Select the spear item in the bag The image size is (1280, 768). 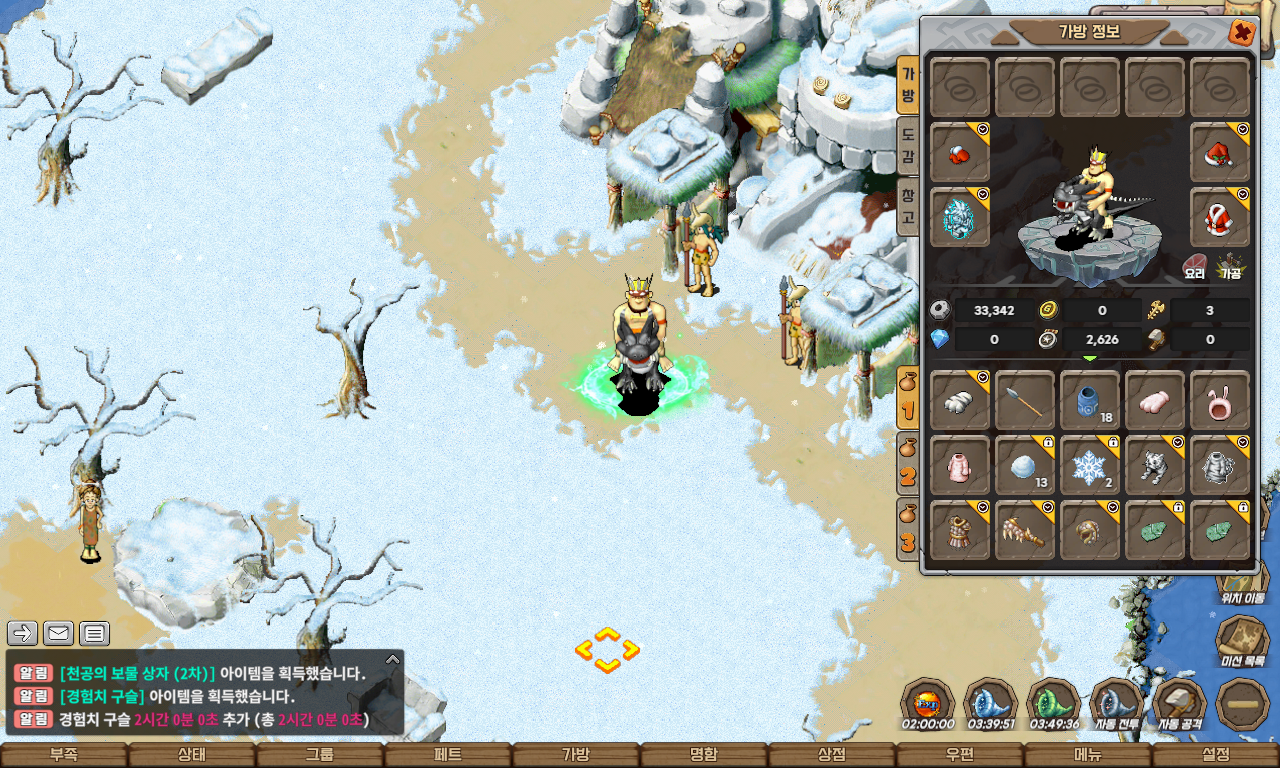(1025, 400)
